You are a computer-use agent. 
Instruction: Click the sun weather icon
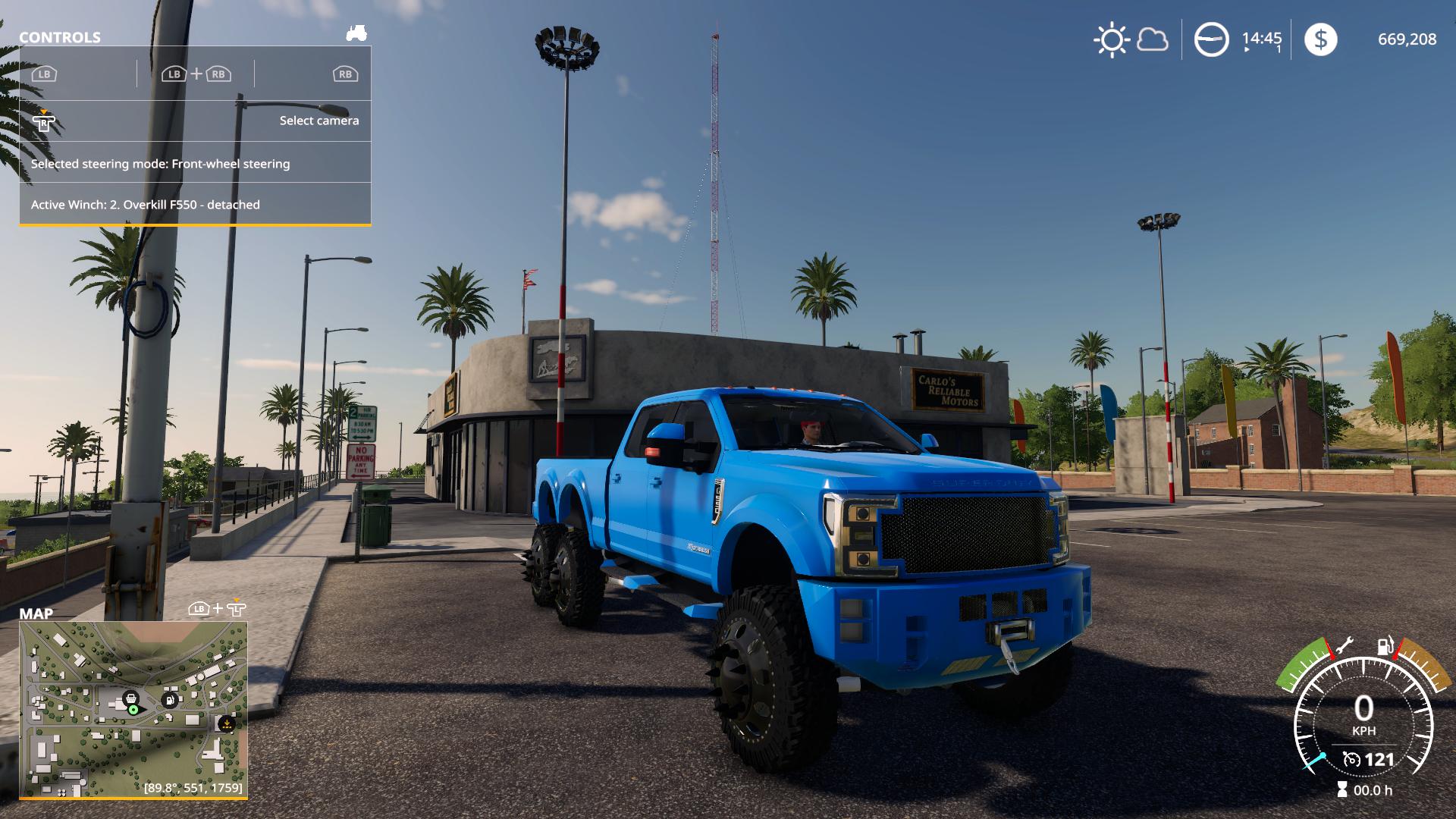[x=1112, y=39]
